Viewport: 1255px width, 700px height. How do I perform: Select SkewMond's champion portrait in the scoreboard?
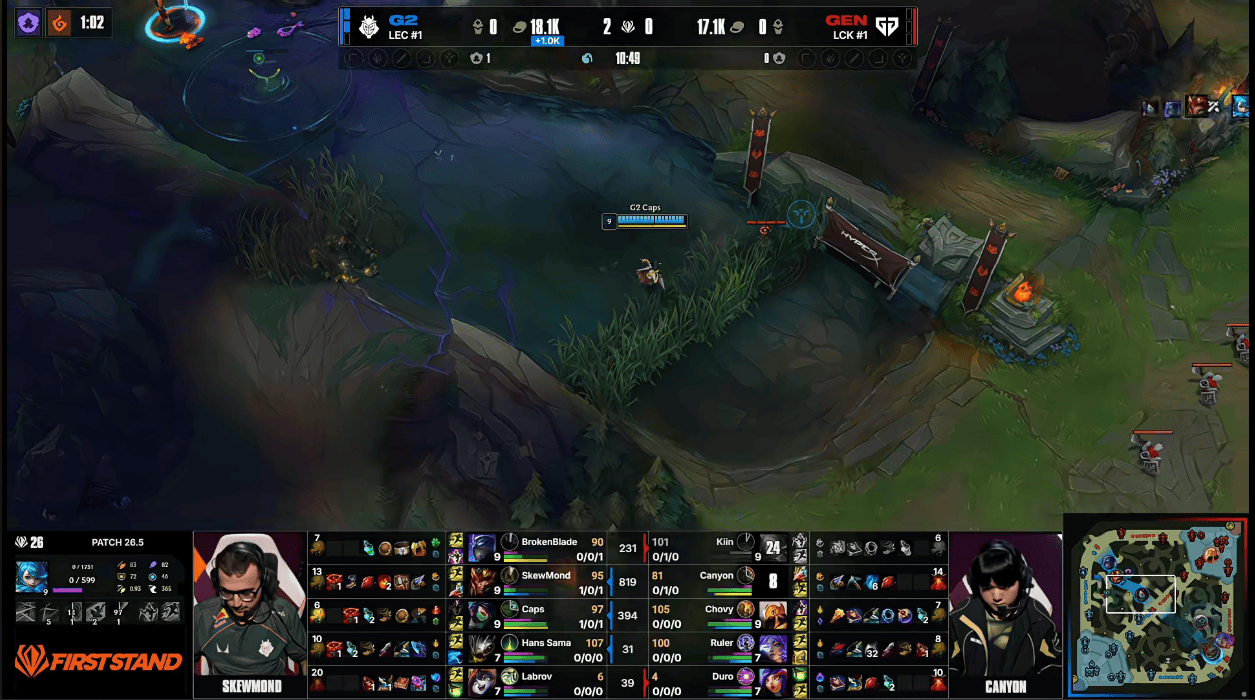click(x=483, y=582)
